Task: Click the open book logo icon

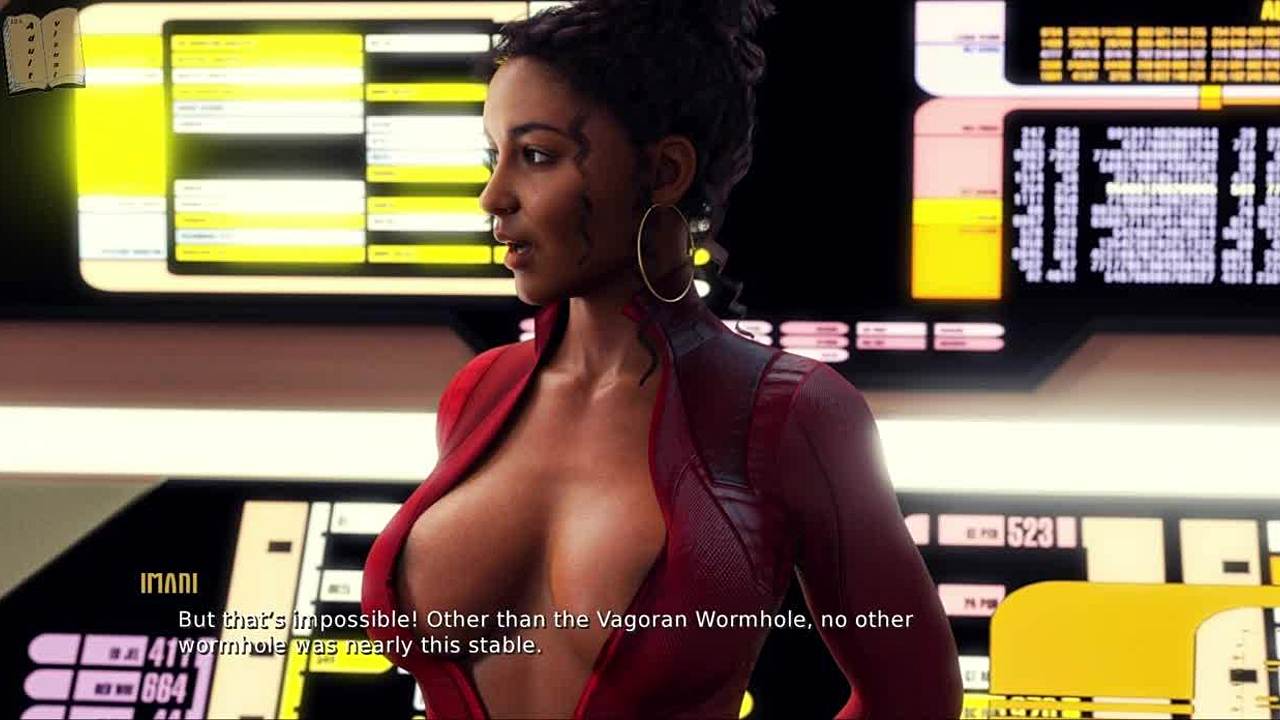Action: pyautogui.click(x=43, y=50)
